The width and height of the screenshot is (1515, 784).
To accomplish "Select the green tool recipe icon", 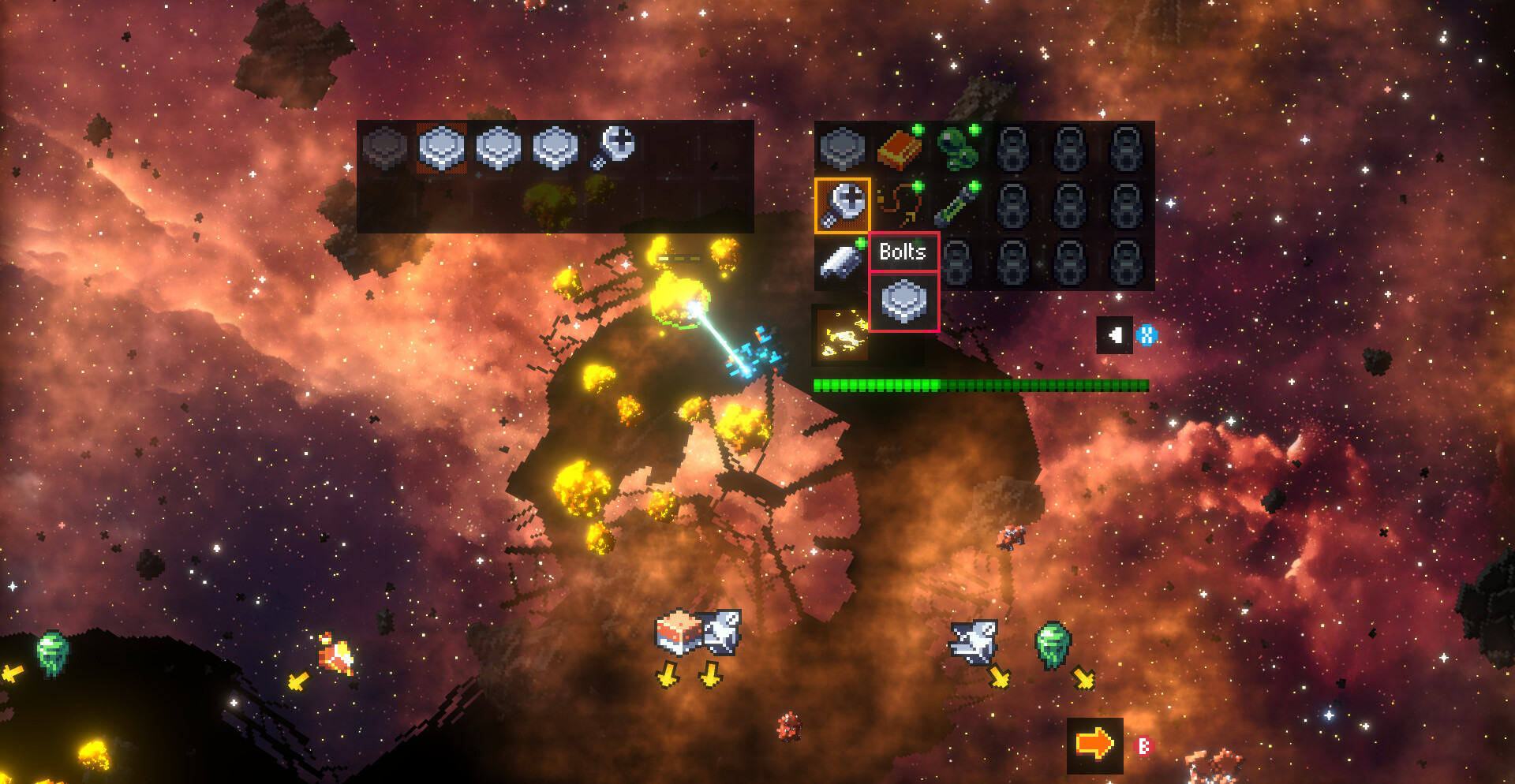I will coord(956,205).
